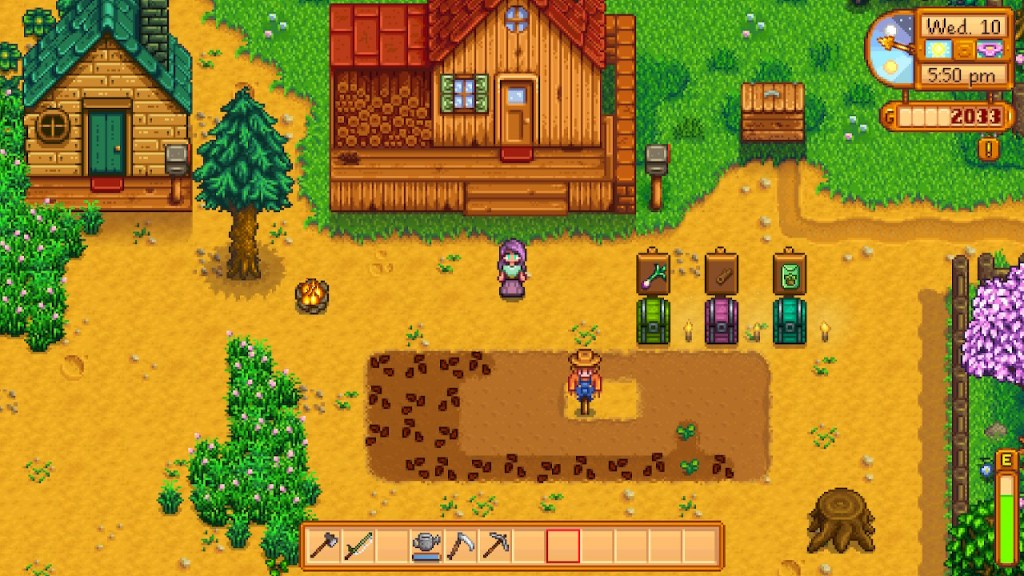Choose the watering can slot
Screen dimensions: 1024x576
428,546
